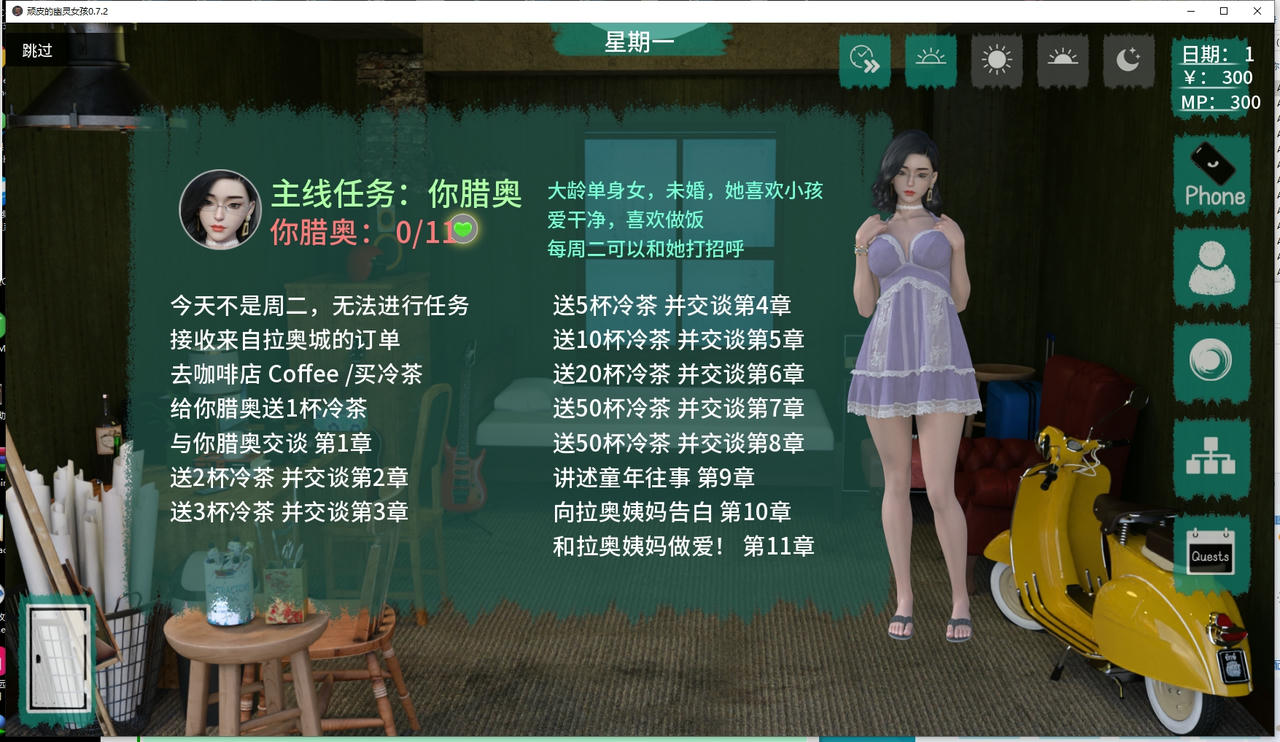Switch to night using the moon icon
The height and width of the screenshot is (742, 1280).
coord(1128,61)
